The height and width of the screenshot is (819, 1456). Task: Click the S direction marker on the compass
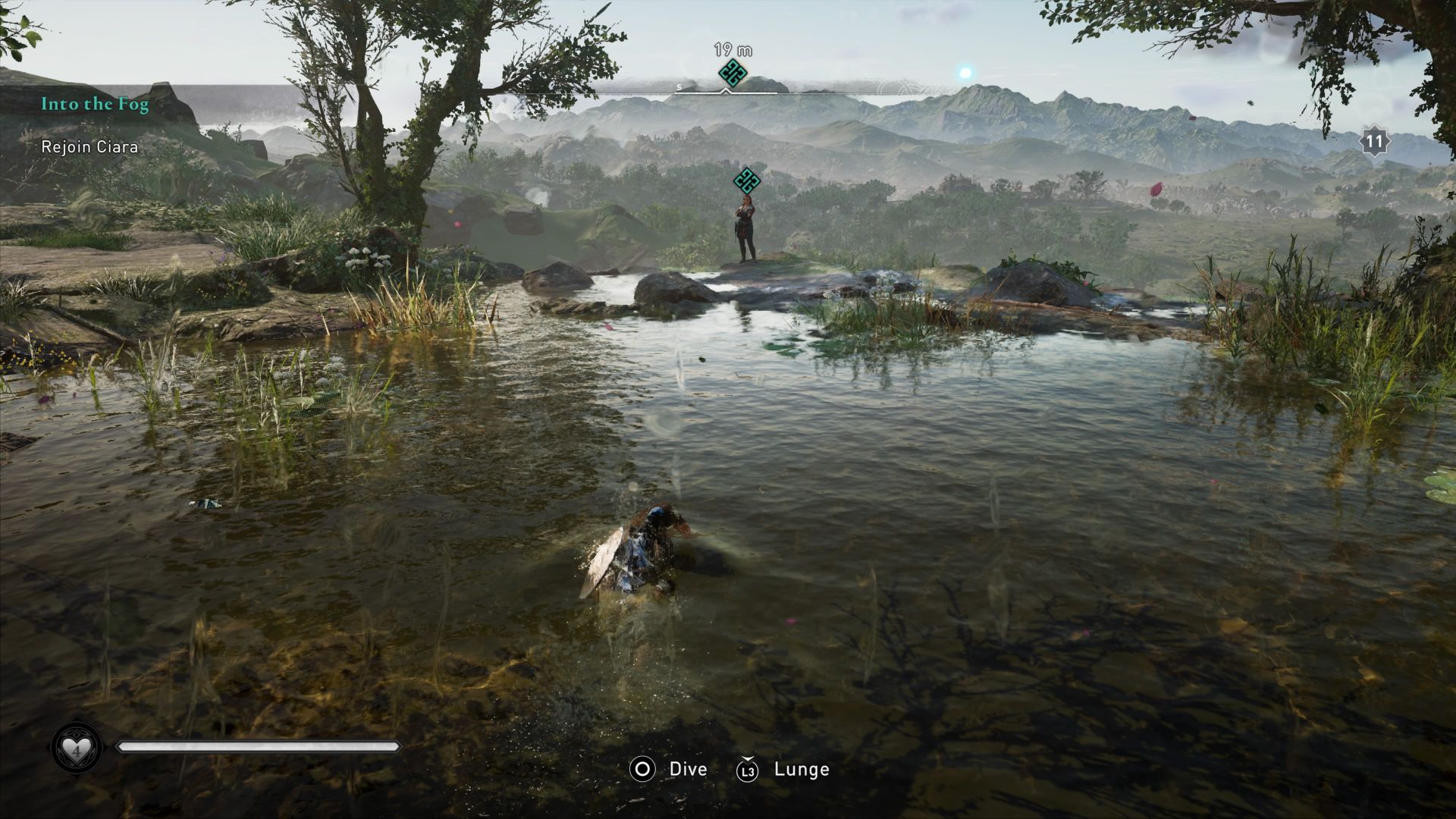pyautogui.click(x=679, y=87)
